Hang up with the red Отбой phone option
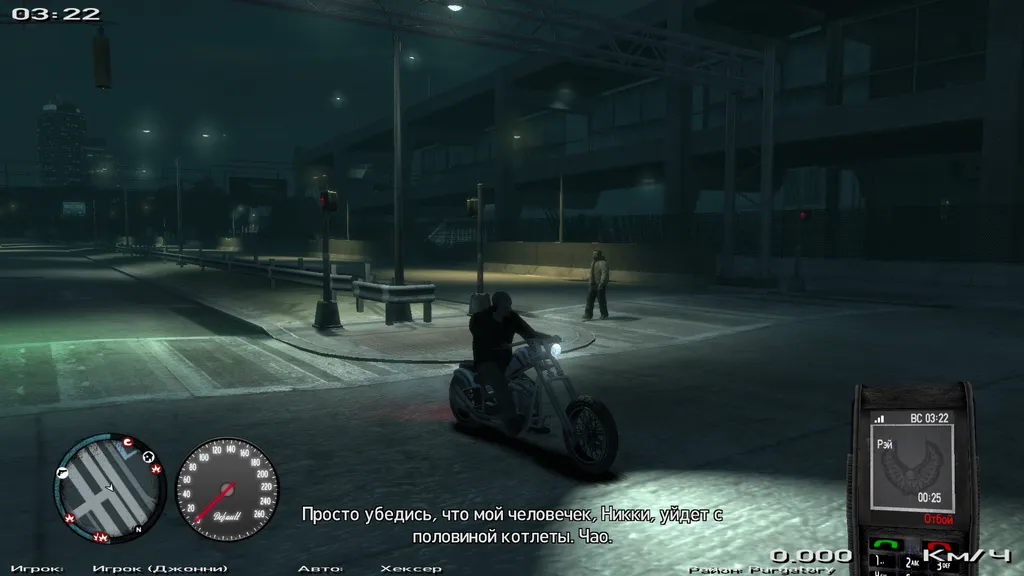This screenshot has width=1024, height=576. point(938,519)
